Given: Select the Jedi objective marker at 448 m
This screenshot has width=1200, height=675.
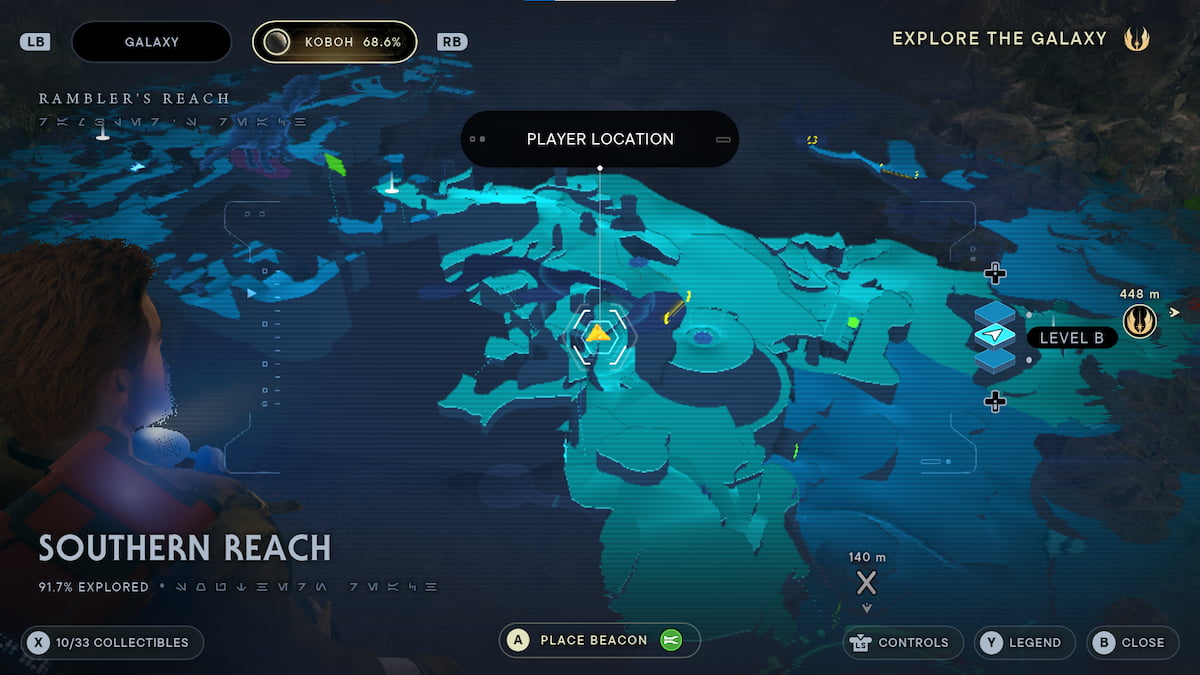Looking at the screenshot, I should point(1139,320).
